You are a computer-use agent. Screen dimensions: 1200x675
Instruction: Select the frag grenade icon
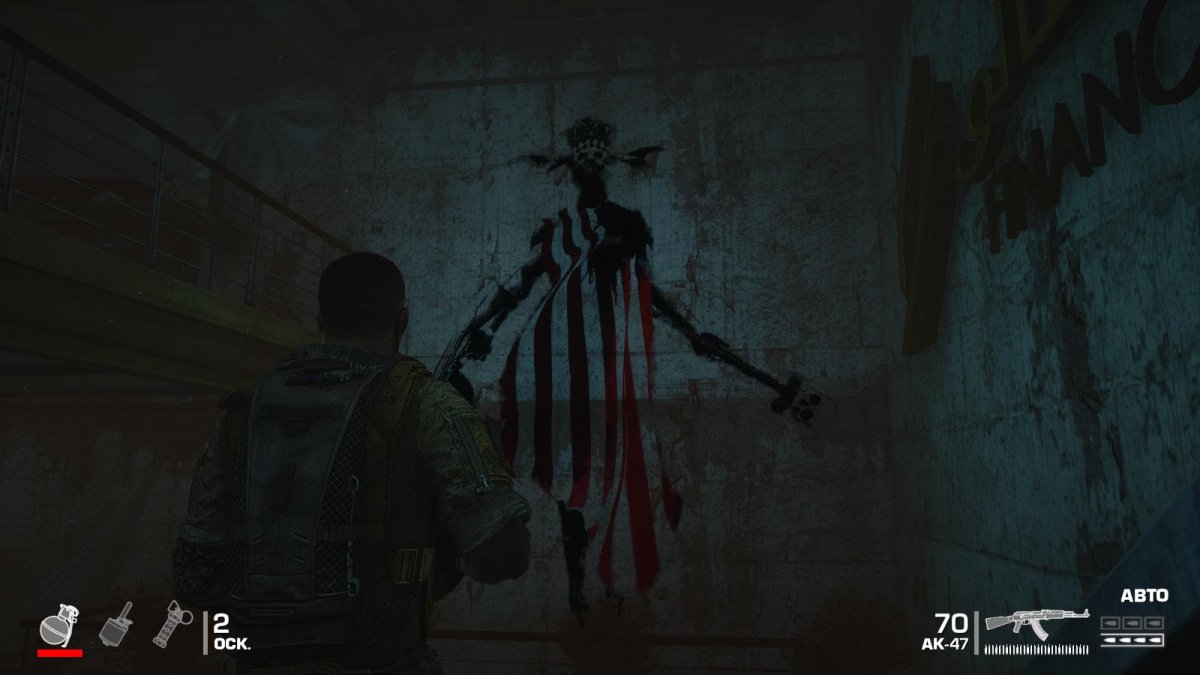pos(60,624)
